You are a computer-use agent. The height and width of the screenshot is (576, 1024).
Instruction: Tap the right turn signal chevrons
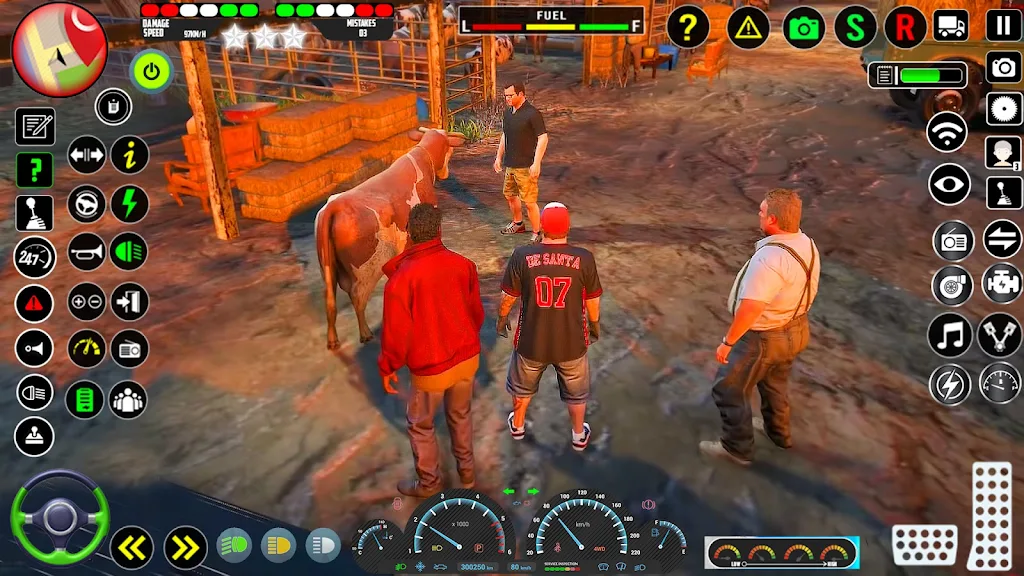185,546
